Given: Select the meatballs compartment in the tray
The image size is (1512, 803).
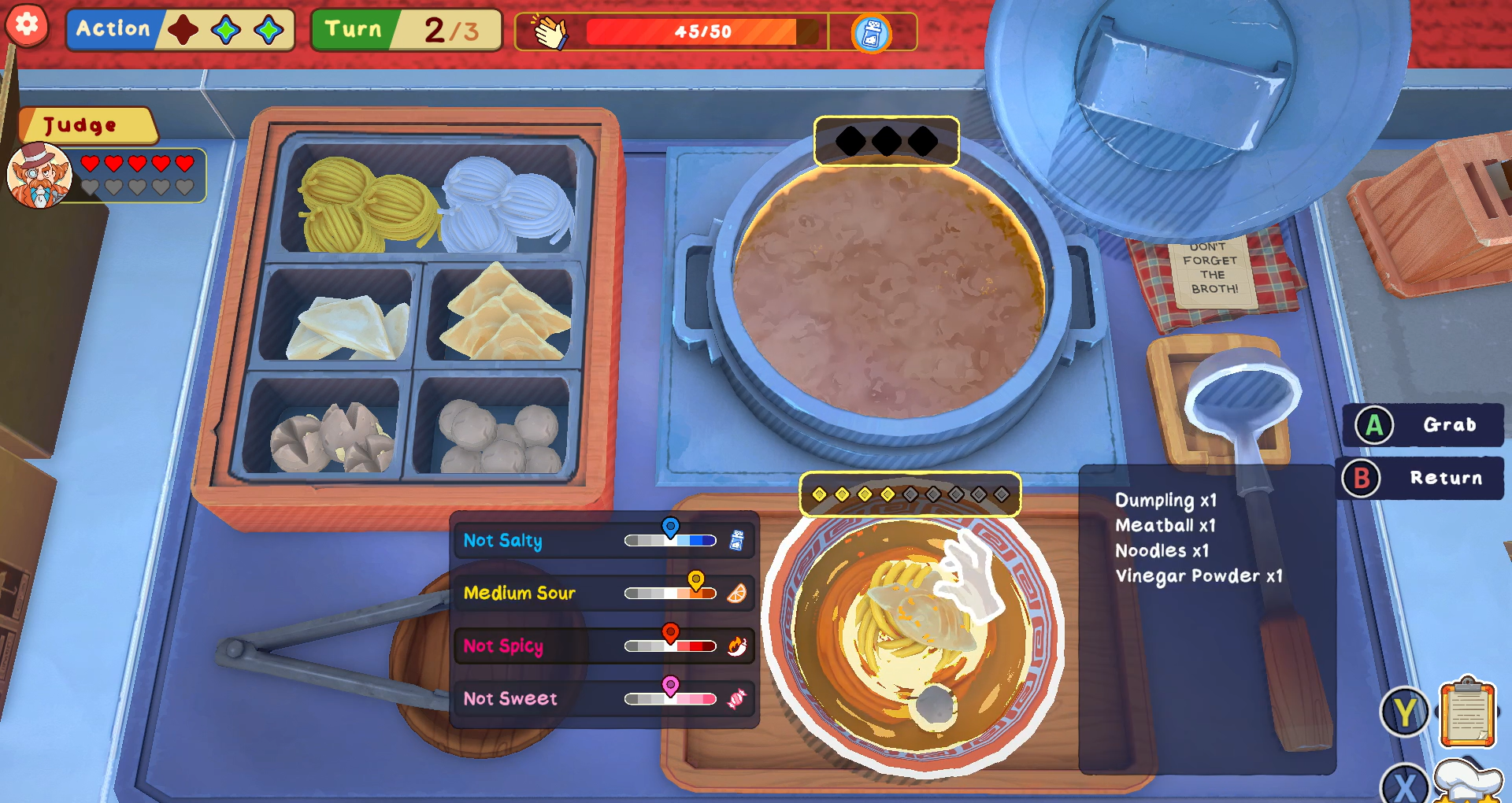Looking at the screenshot, I should pyautogui.click(x=496, y=433).
